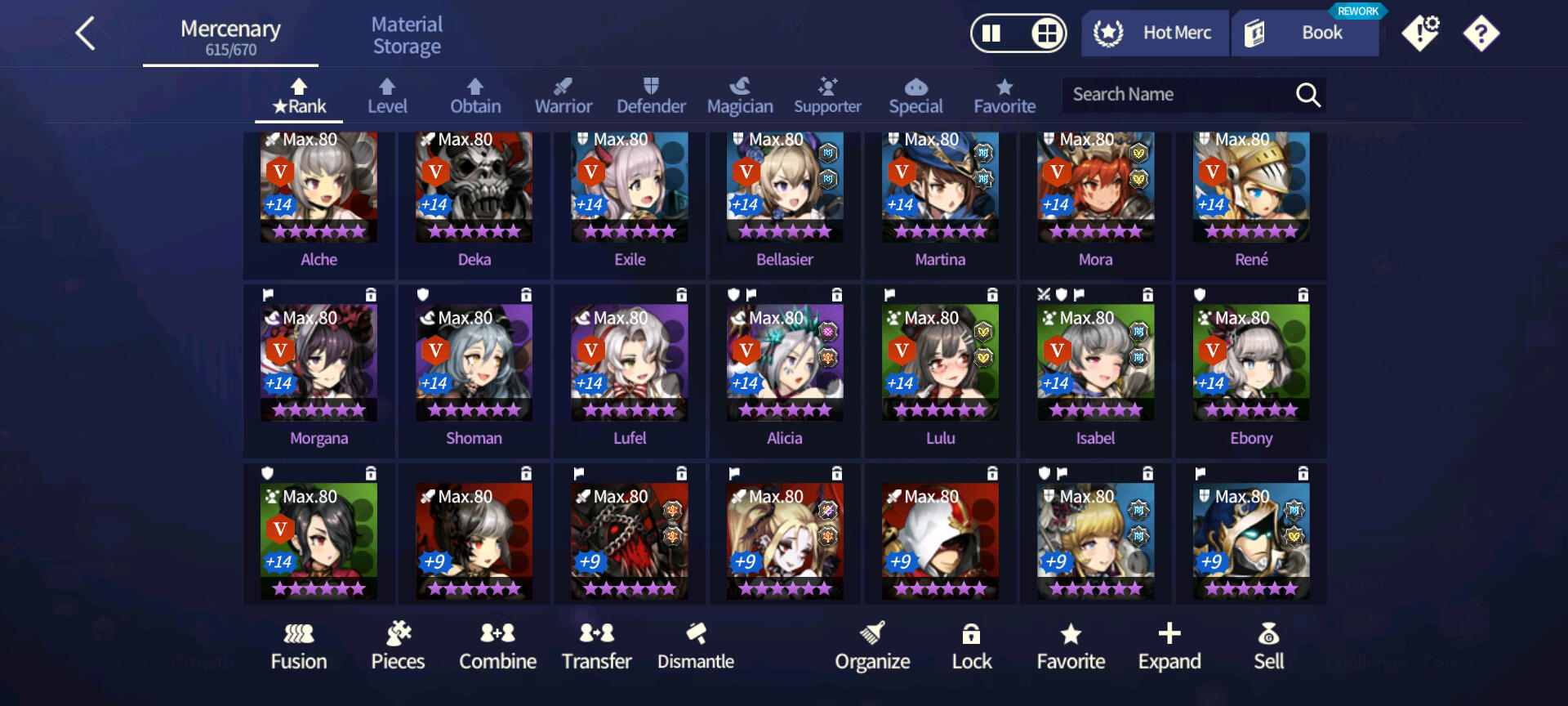Open the Dismantle function
Screen dimensions: 1568x706
point(696,646)
